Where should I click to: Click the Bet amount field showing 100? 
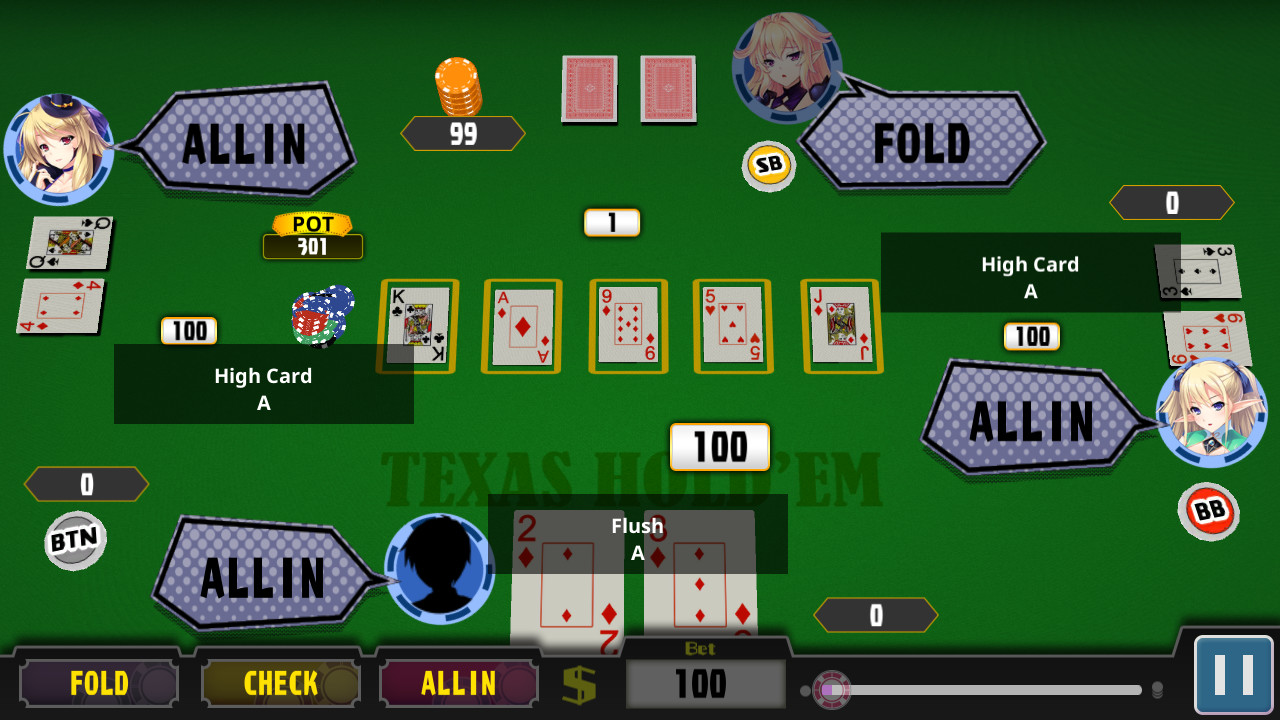(x=704, y=684)
